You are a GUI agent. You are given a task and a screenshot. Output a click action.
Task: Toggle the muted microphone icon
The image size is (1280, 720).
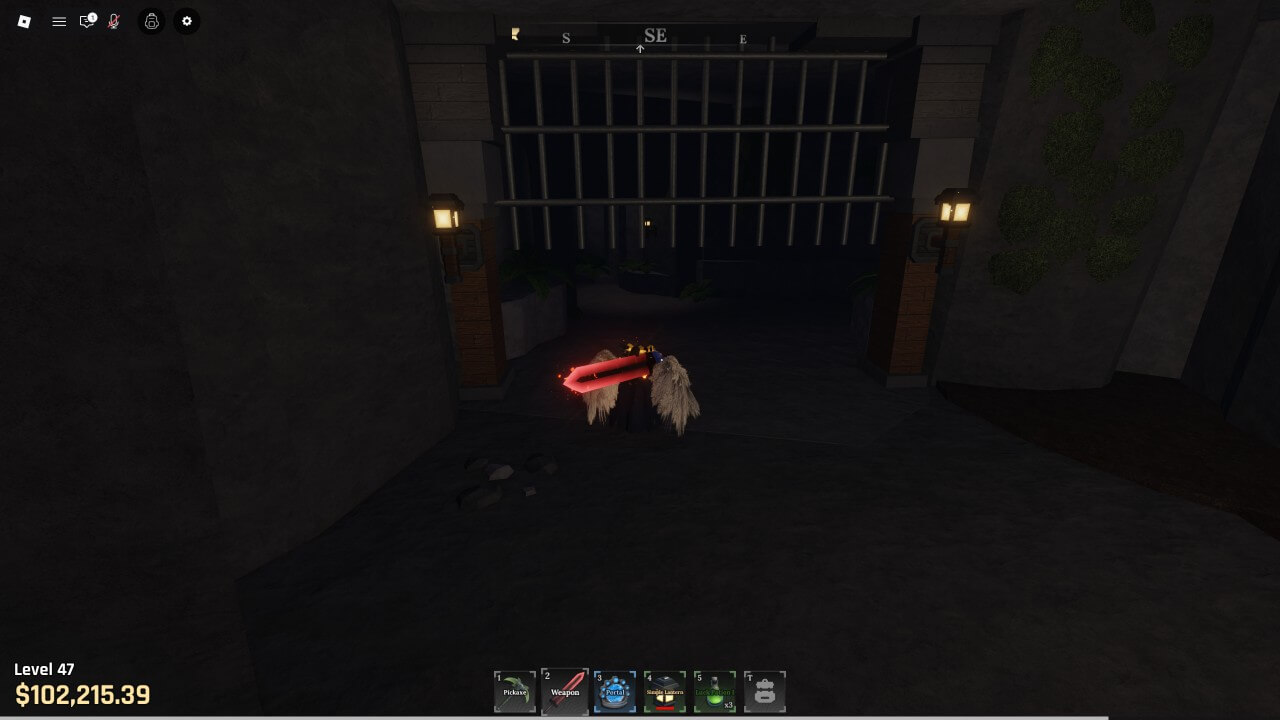pyautogui.click(x=114, y=21)
